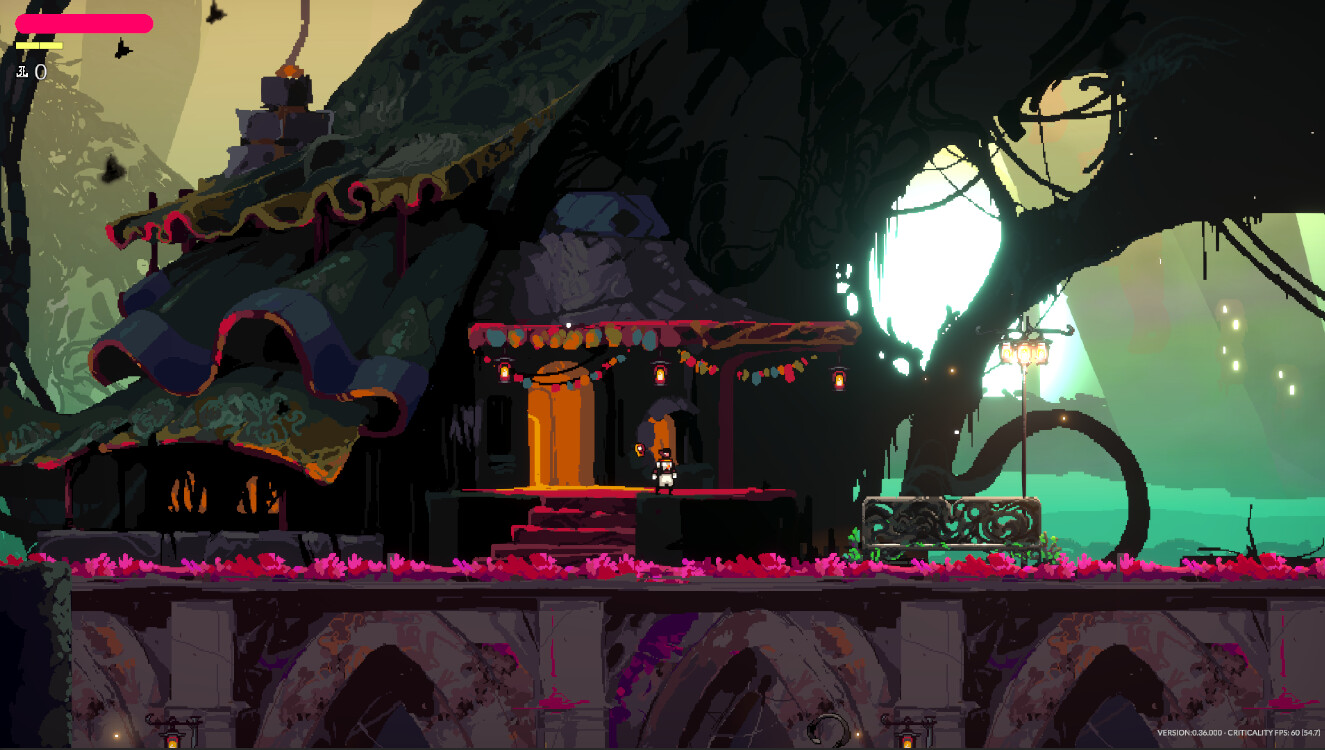Select the bat flying near the health bar
The image size is (1325, 750).
coord(122,50)
